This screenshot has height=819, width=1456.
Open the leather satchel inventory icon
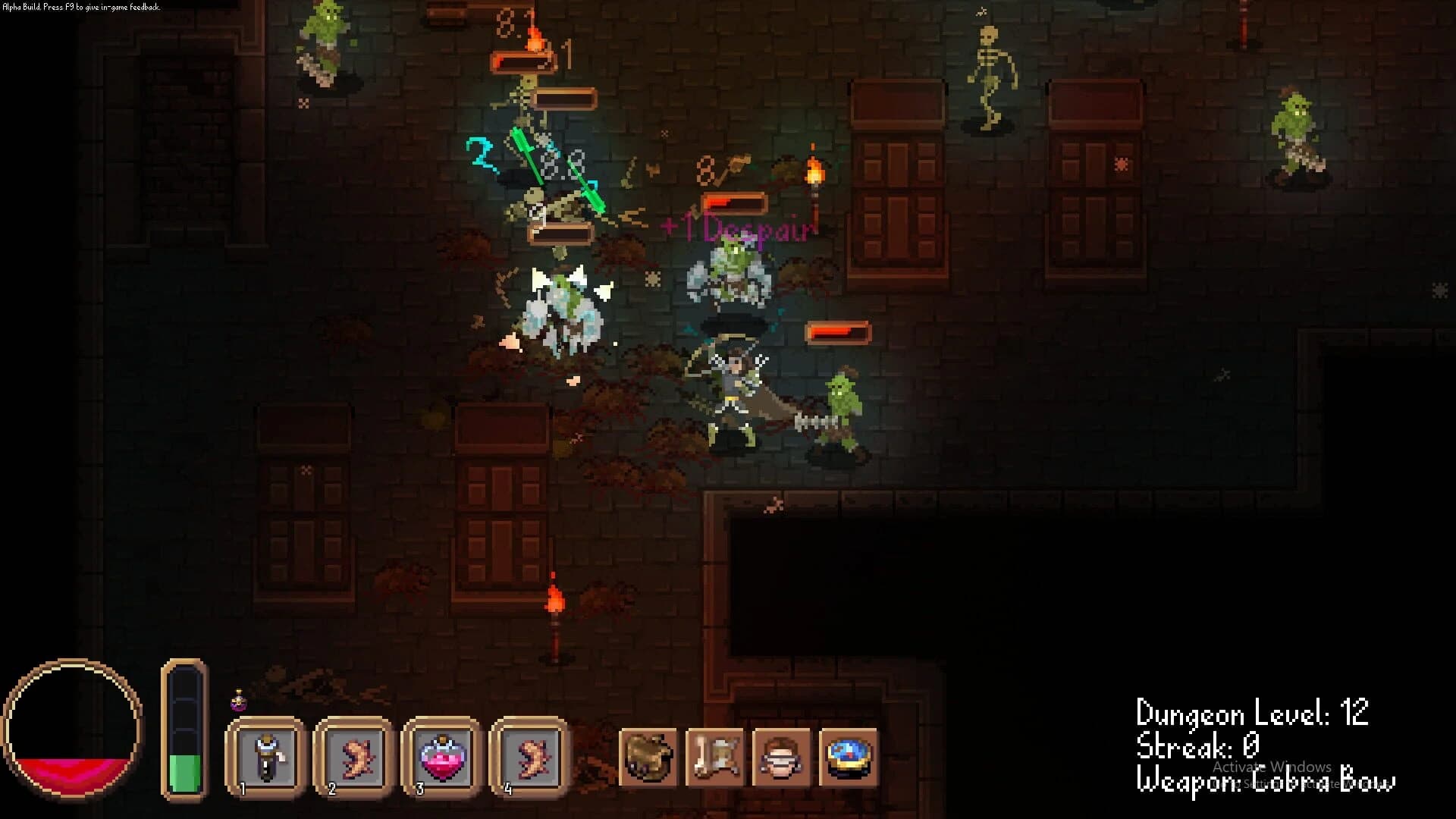coord(648,757)
